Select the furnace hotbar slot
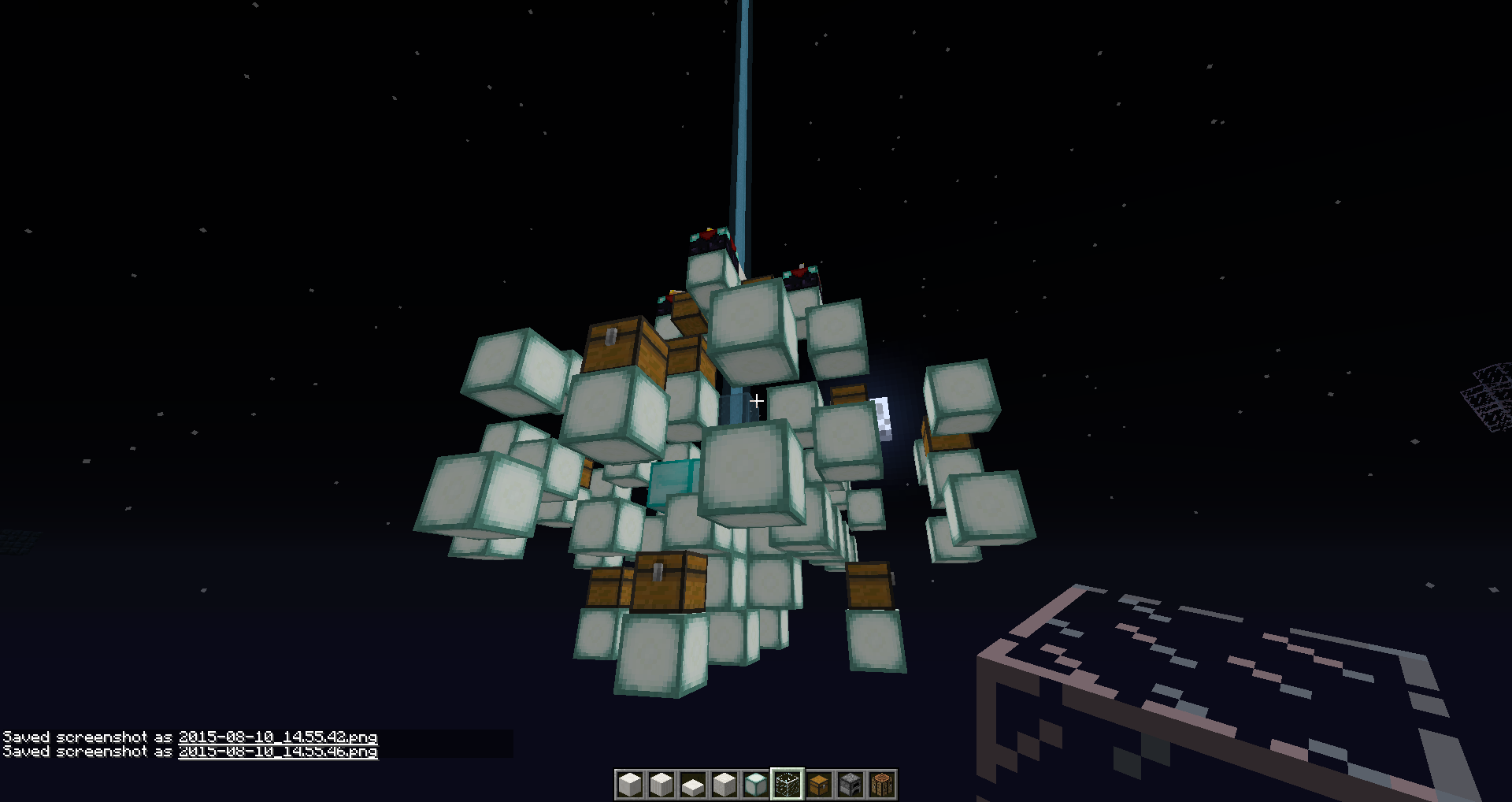The image size is (1512, 802). tap(850, 785)
